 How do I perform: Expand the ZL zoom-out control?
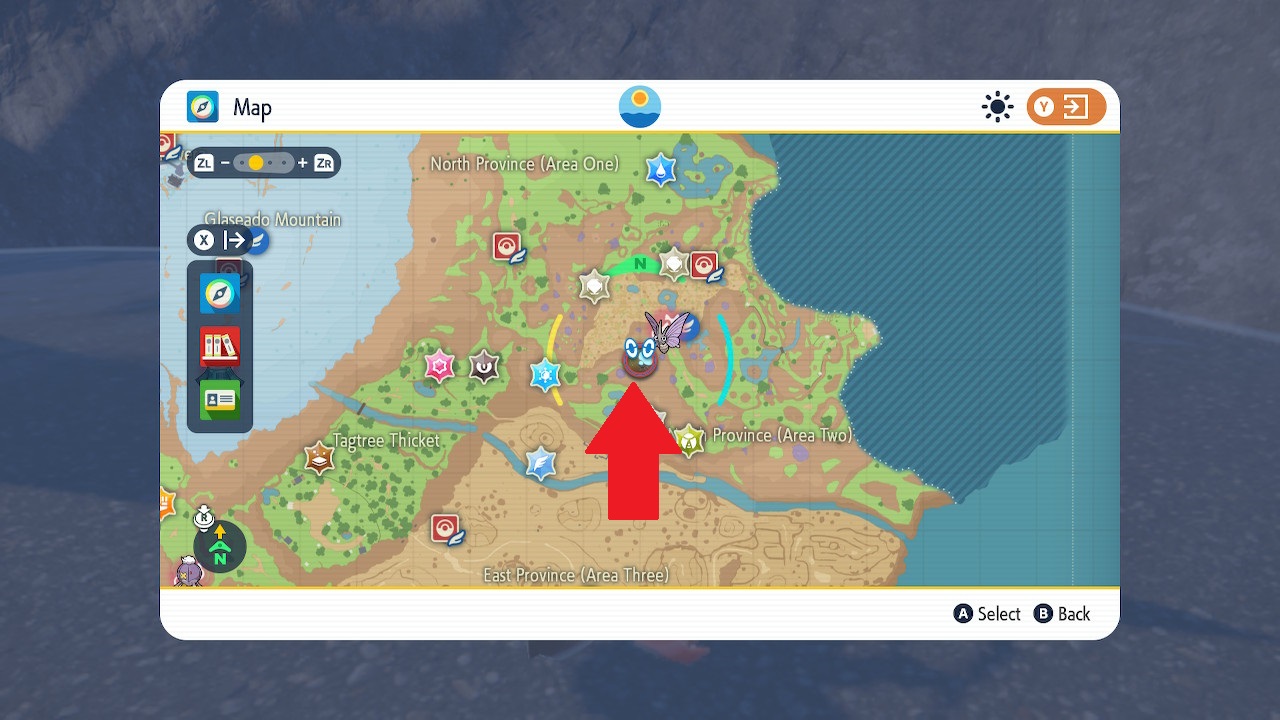pos(204,163)
